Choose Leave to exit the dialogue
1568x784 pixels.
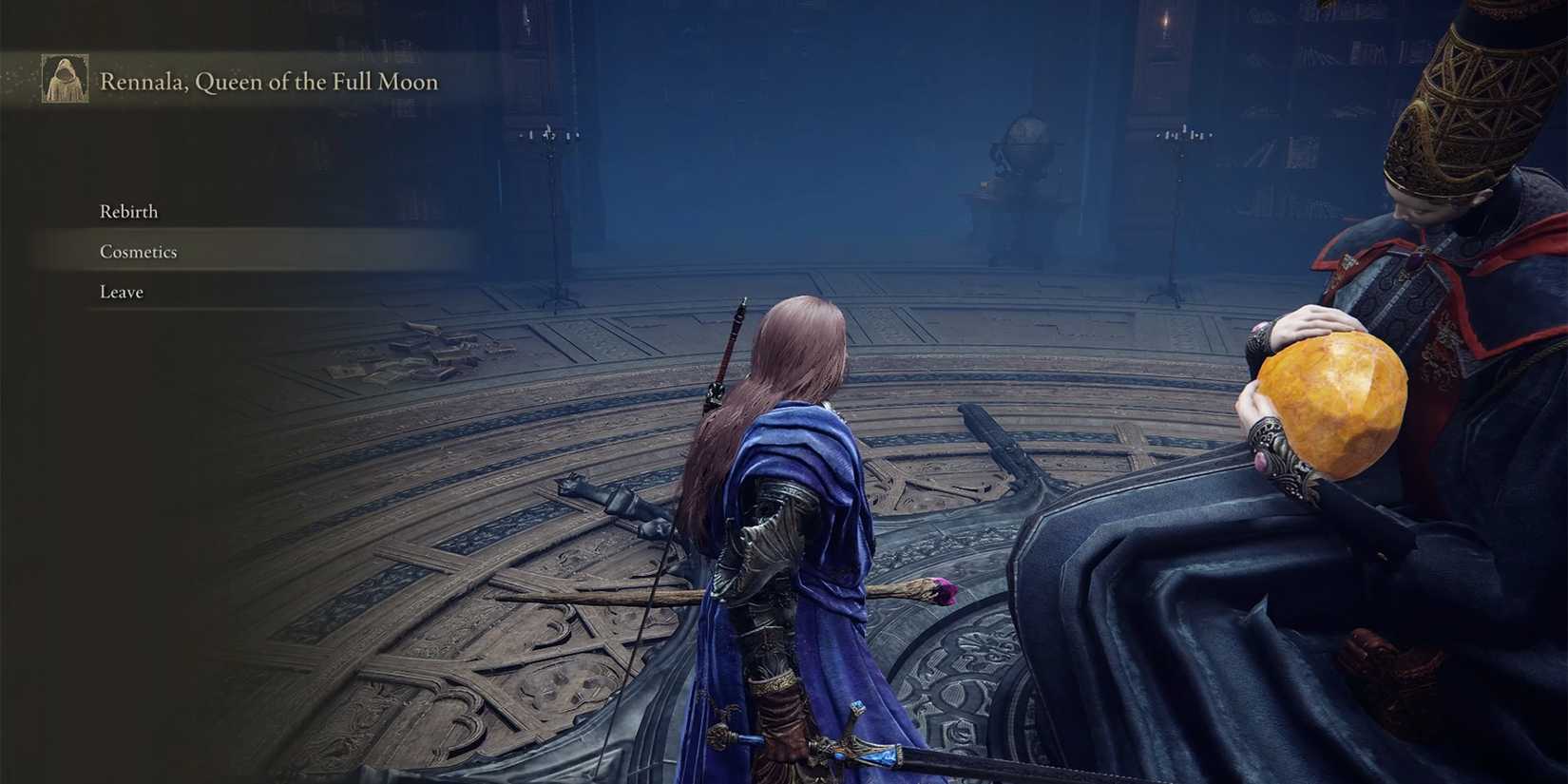click(x=120, y=291)
